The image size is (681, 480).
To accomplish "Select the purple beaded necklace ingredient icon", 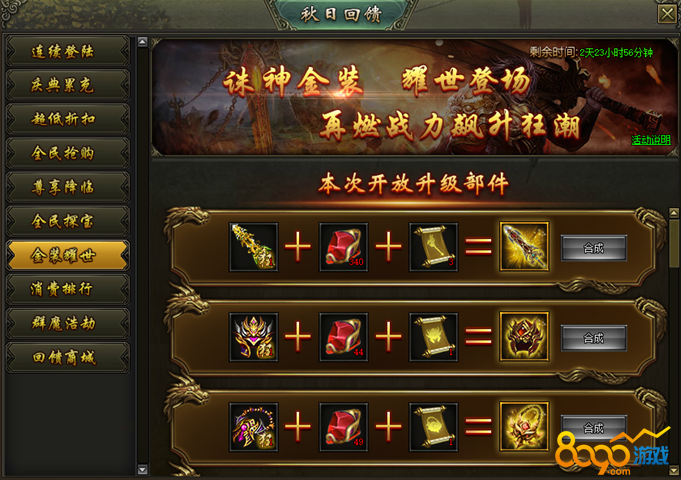I will 253,426.
